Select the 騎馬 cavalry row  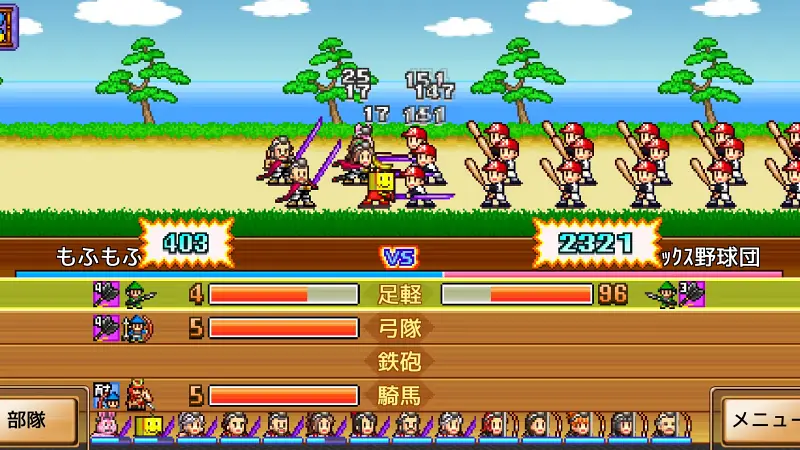[400, 395]
